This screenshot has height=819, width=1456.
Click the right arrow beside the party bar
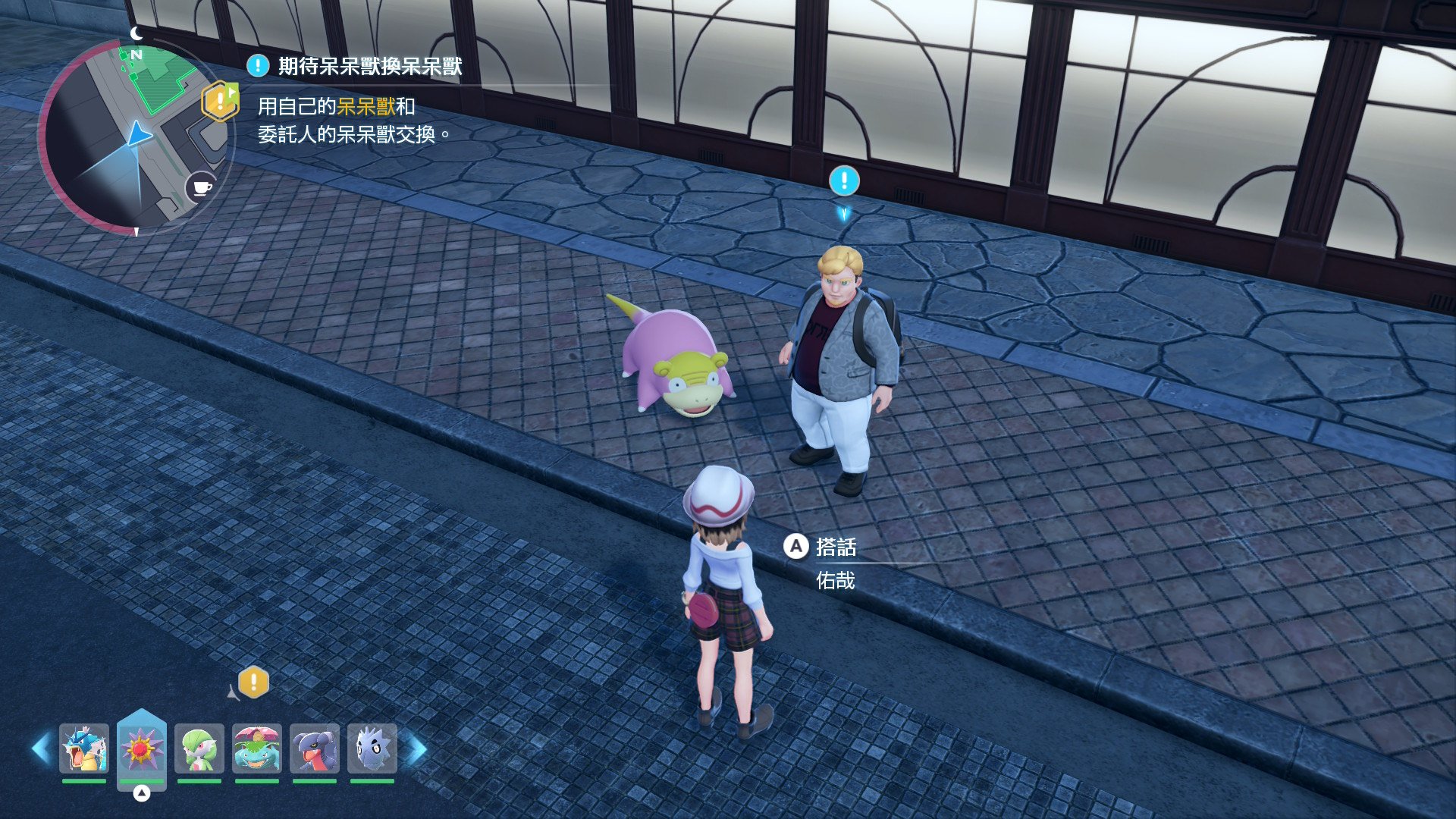coord(418,749)
